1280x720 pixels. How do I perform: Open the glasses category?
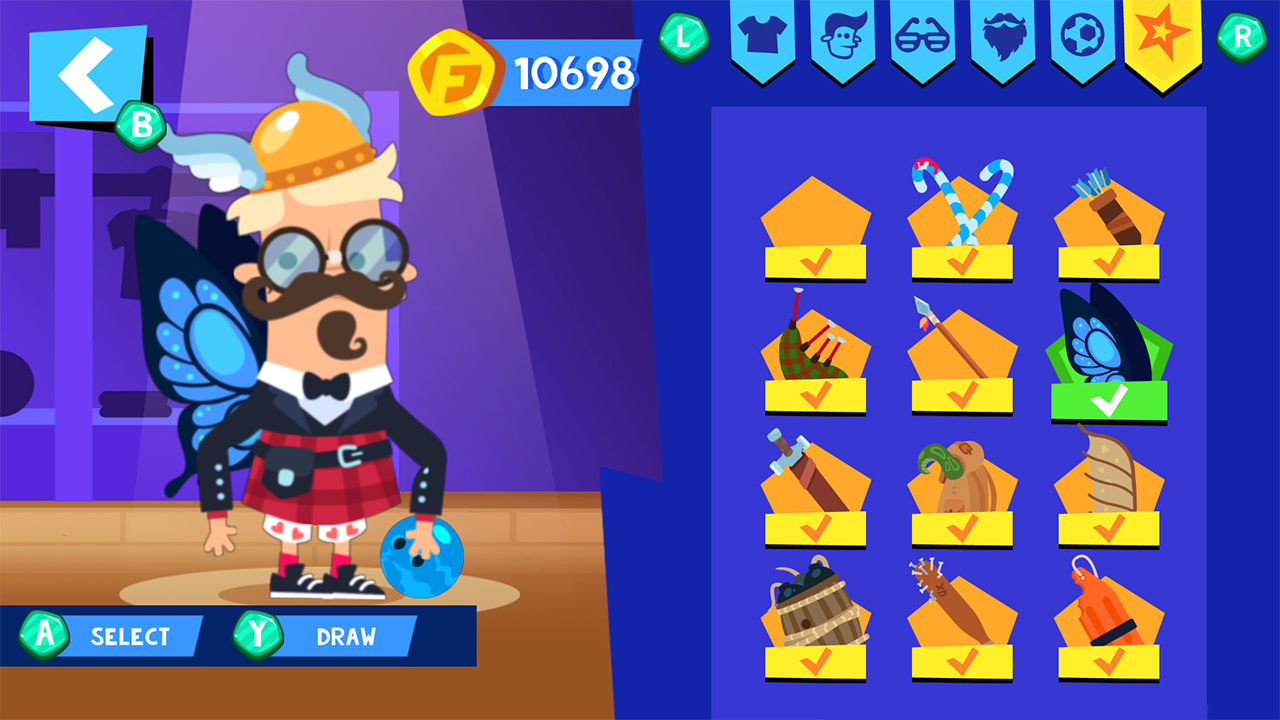[921, 42]
